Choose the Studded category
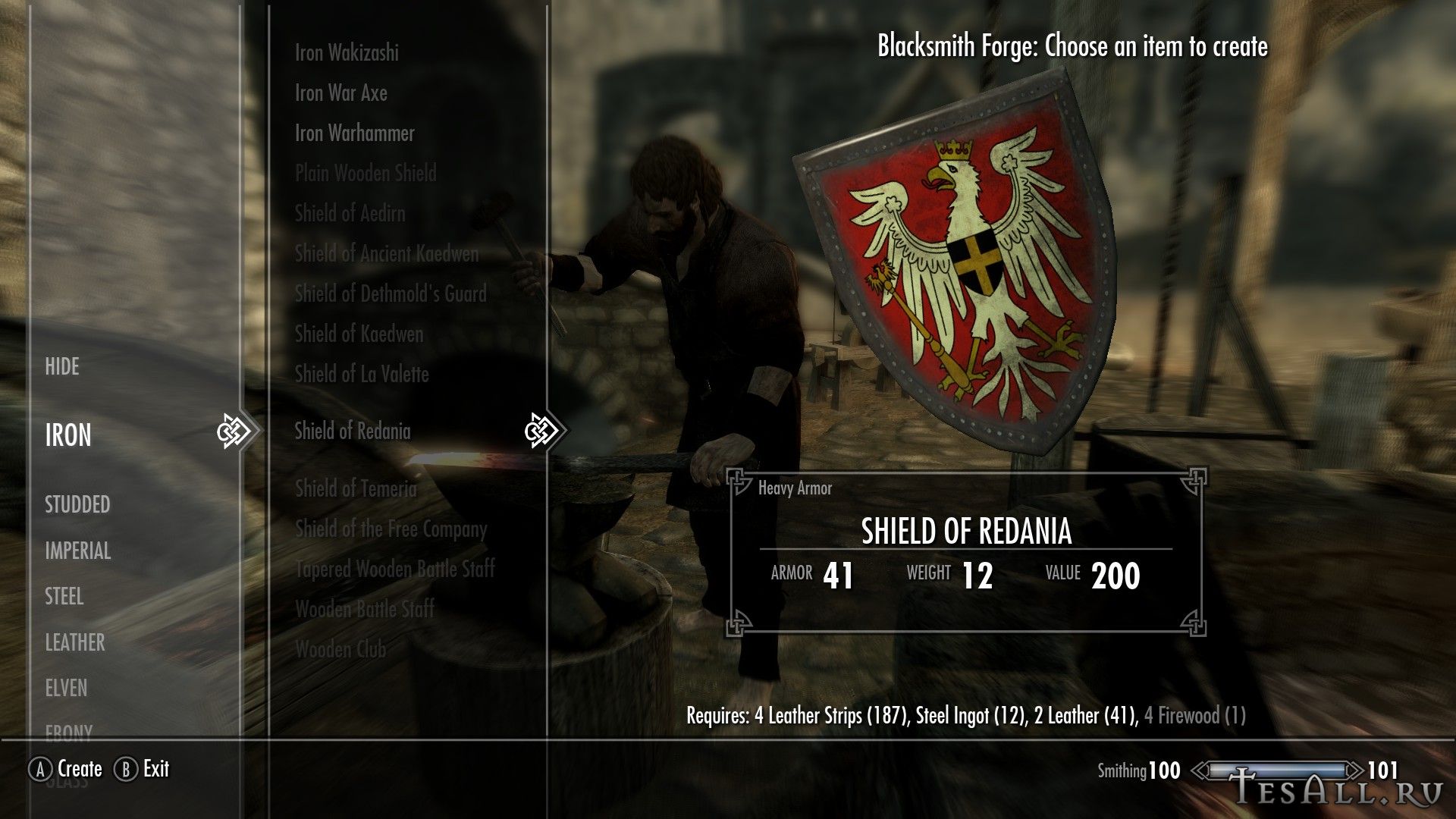This screenshot has height=819, width=1456. (77, 505)
